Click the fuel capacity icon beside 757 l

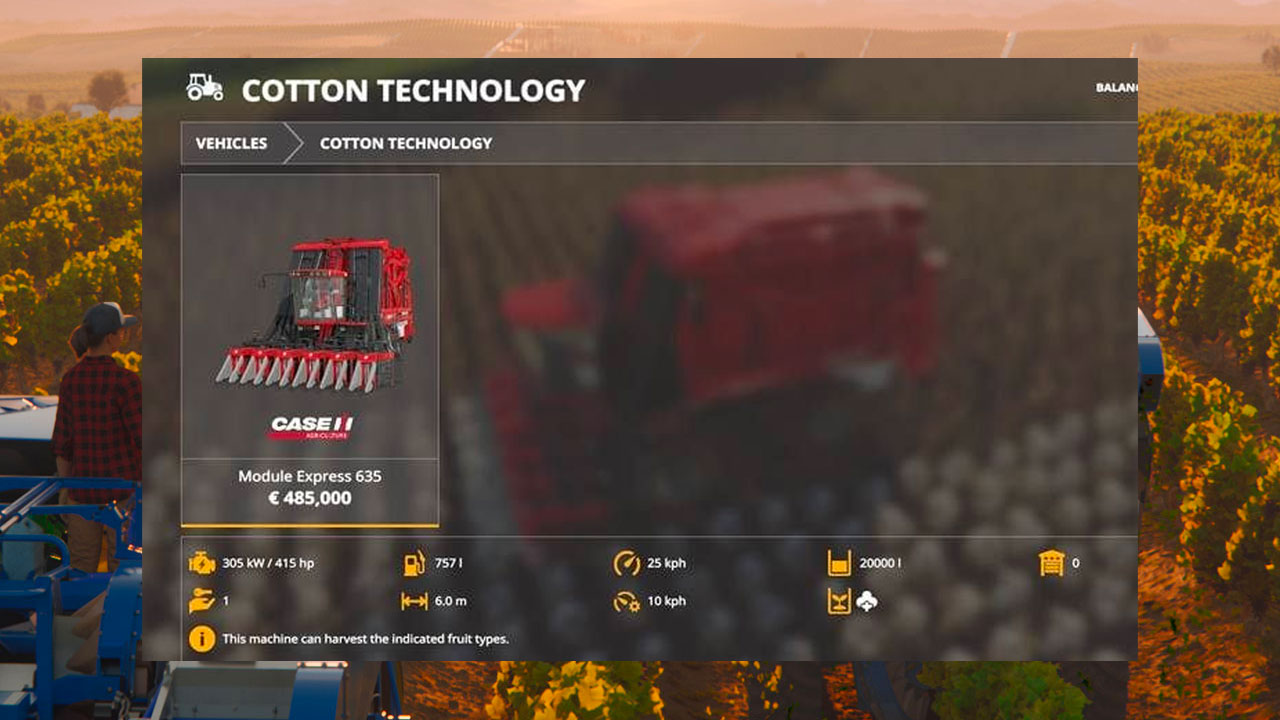click(415, 563)
